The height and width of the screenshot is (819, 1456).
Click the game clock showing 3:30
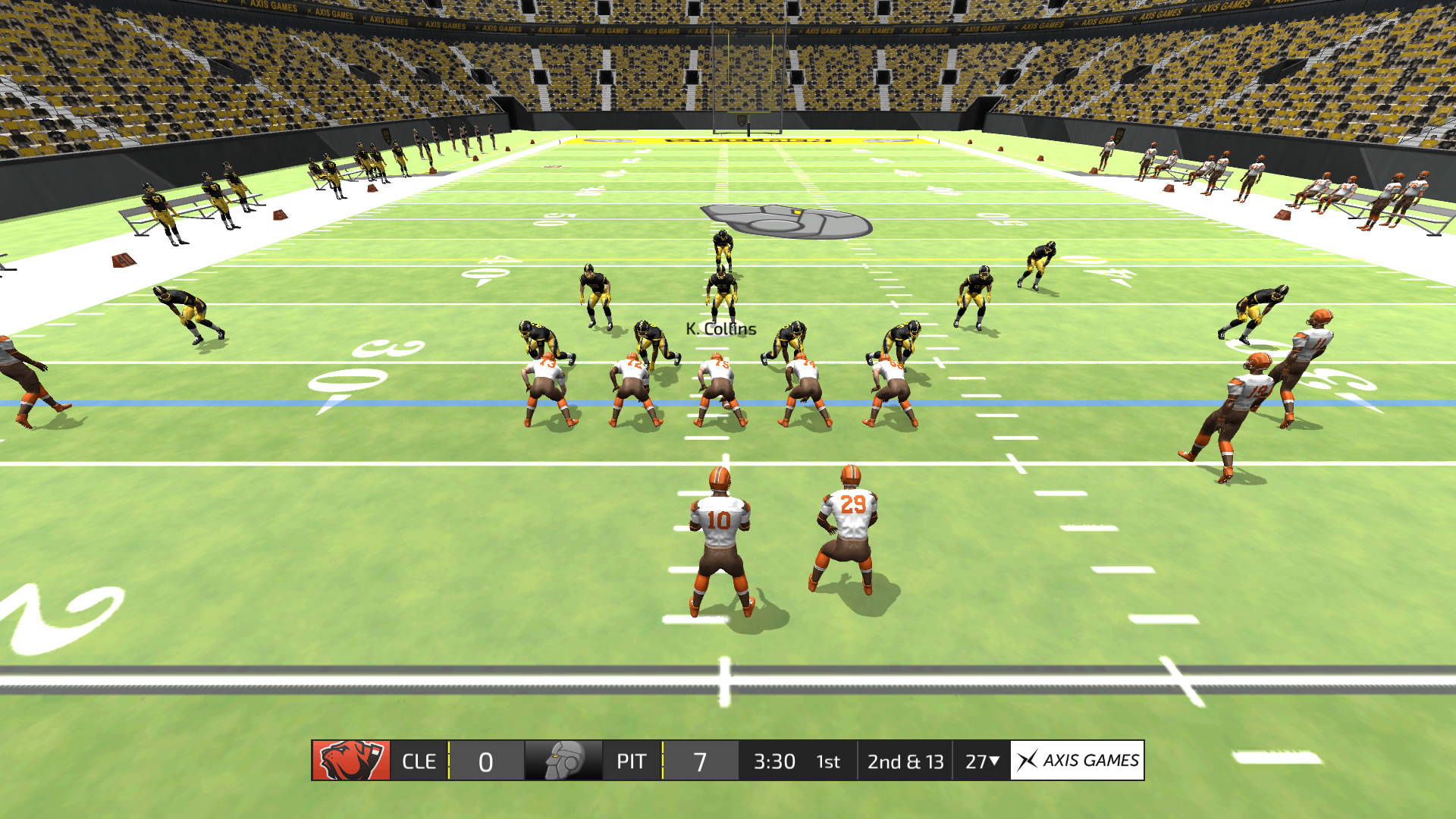tap(774, 761)
